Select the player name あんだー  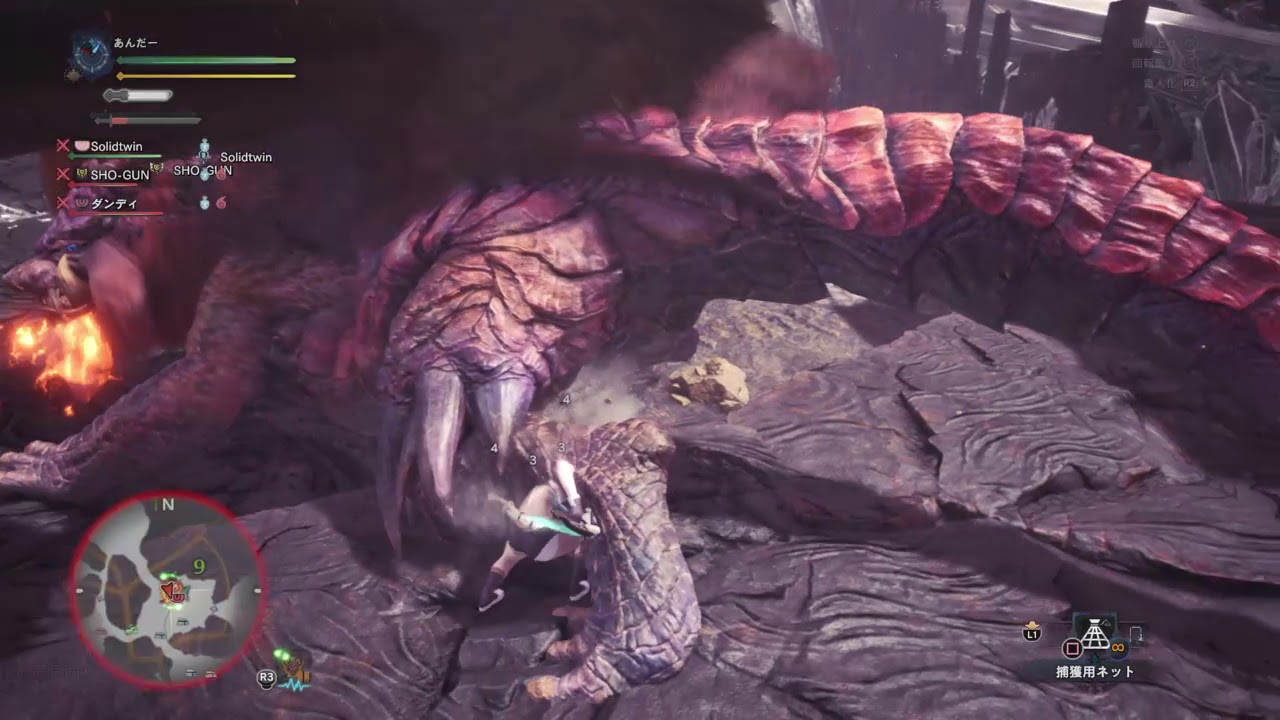coord(135,44)
